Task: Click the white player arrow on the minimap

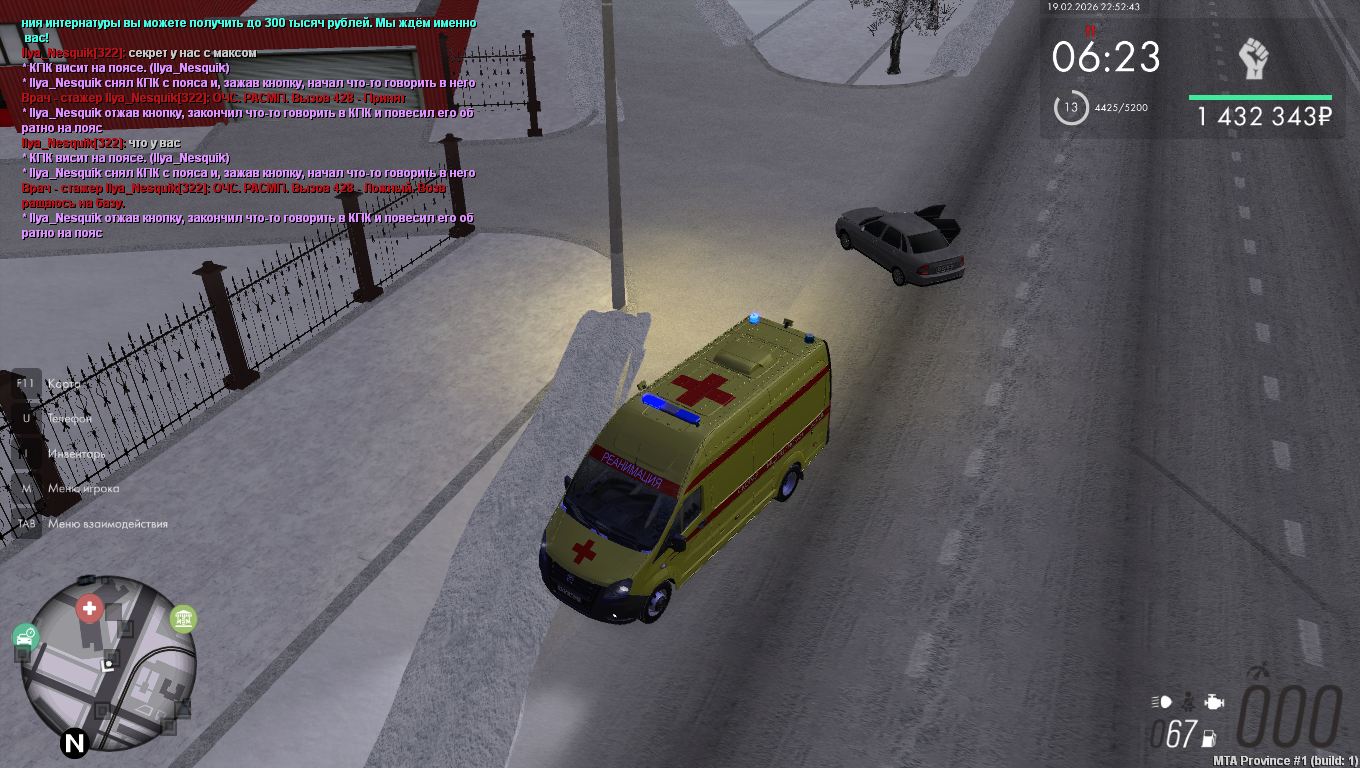Action: point(109,662)
